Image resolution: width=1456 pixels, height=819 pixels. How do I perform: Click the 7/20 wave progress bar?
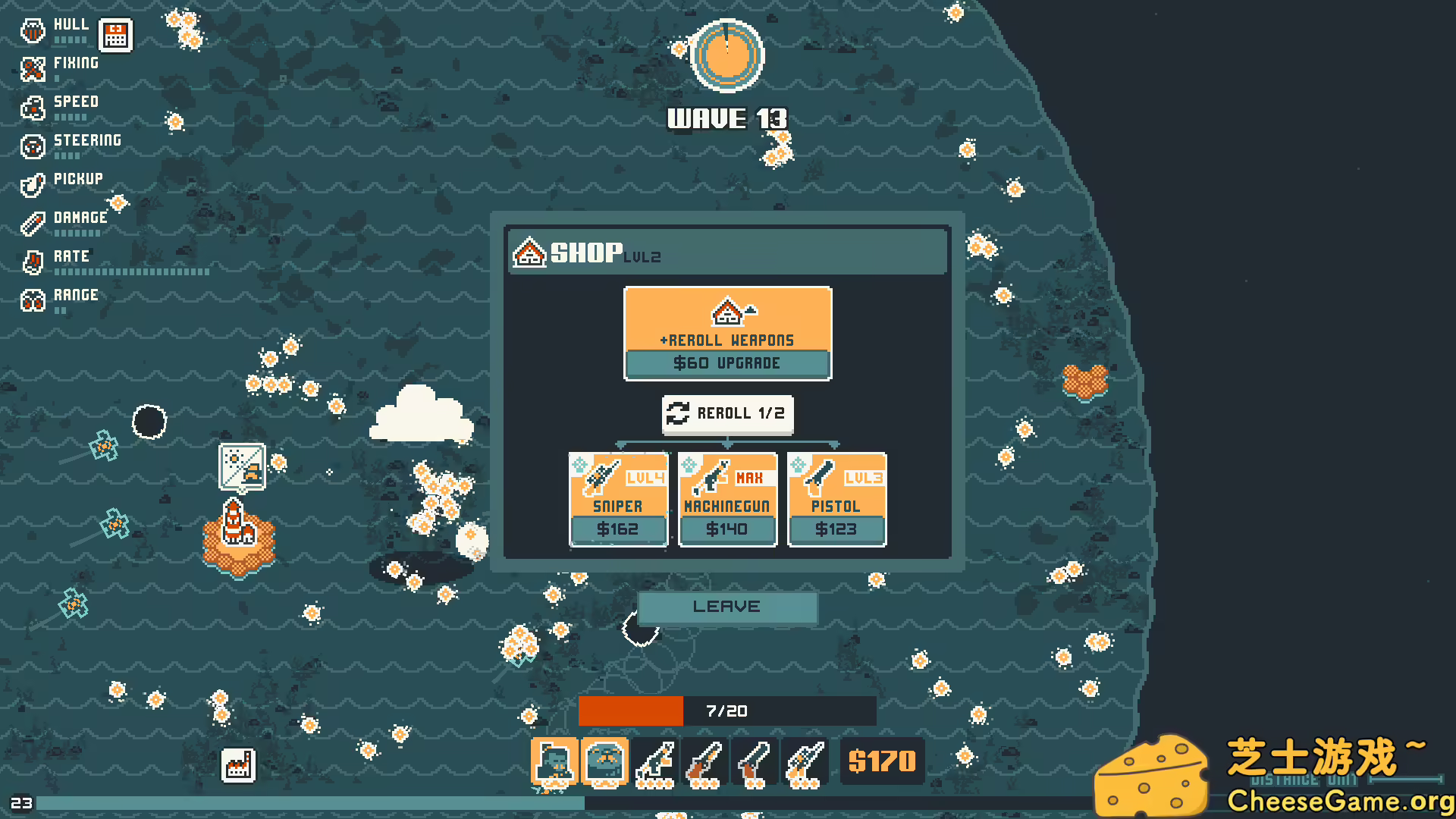(726, 711)
